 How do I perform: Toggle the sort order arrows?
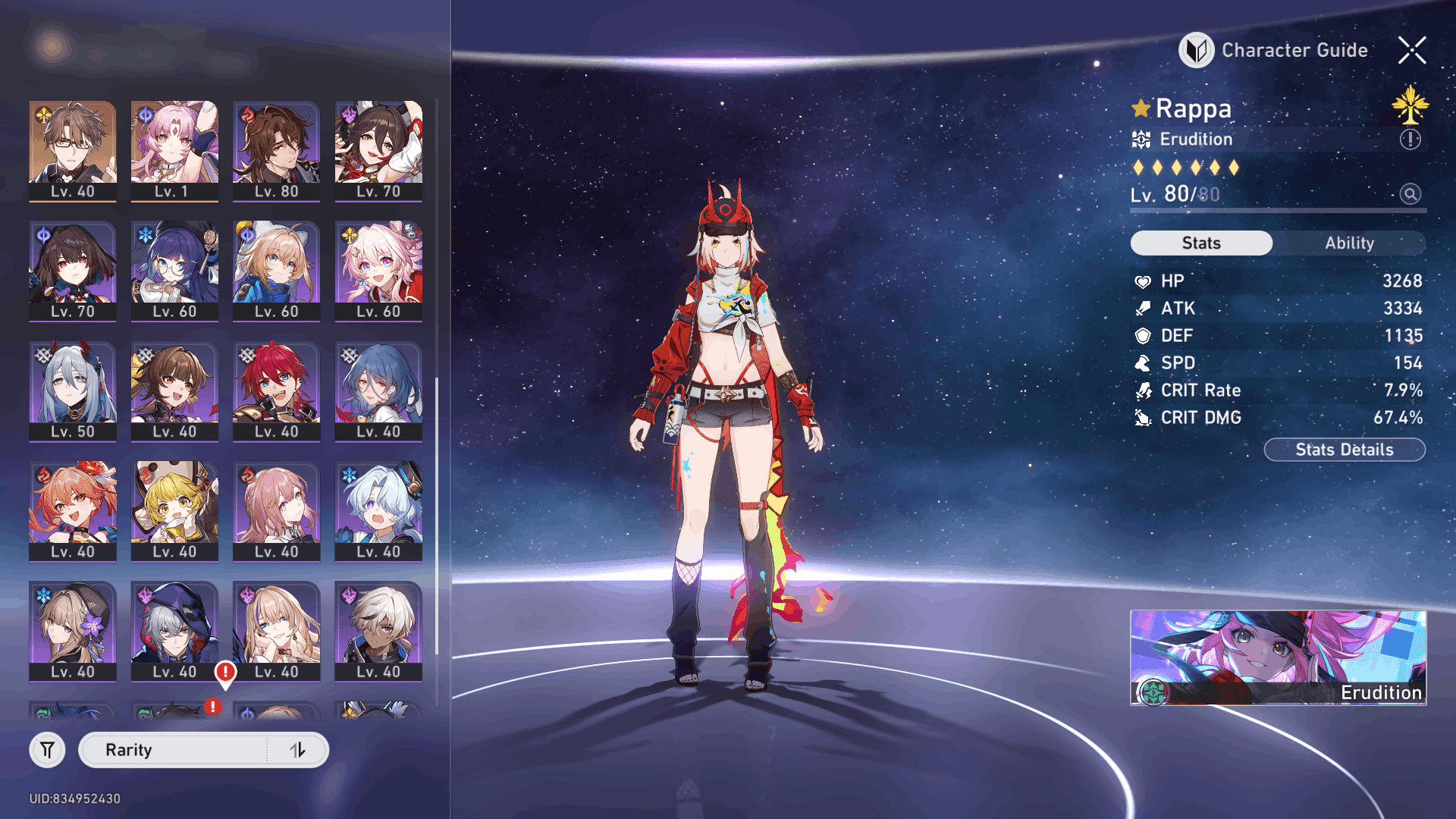(297, 750)
